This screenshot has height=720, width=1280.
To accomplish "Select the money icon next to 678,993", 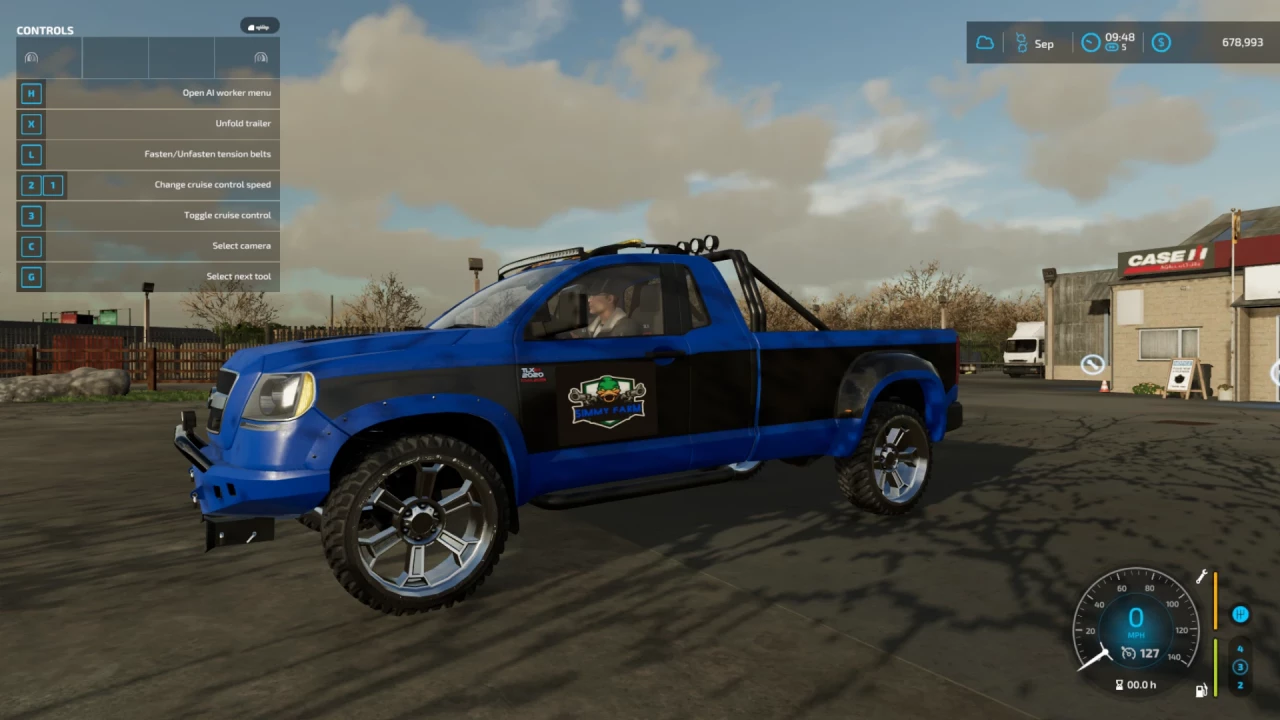I will [1160, 42].
